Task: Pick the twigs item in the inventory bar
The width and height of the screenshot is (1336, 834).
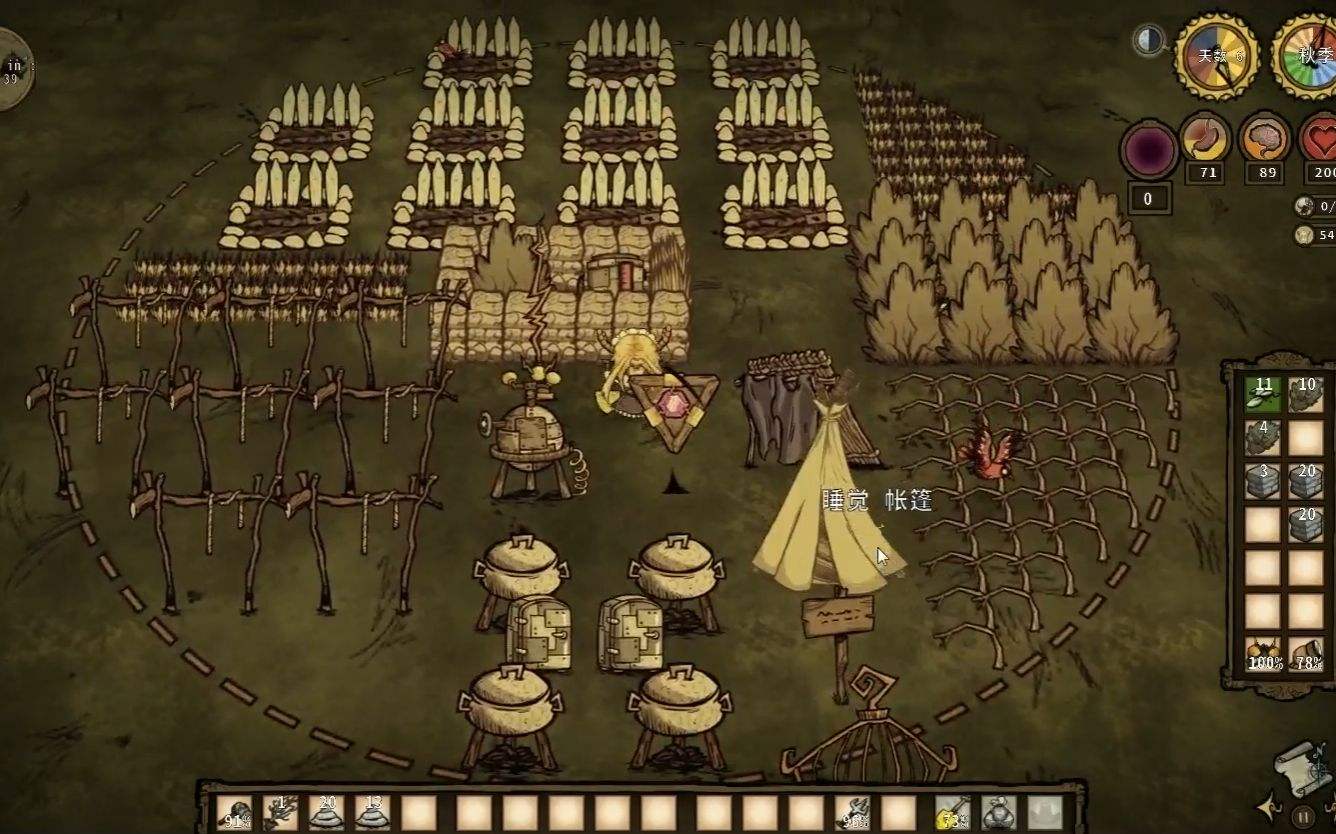Action: pos(281,812)
